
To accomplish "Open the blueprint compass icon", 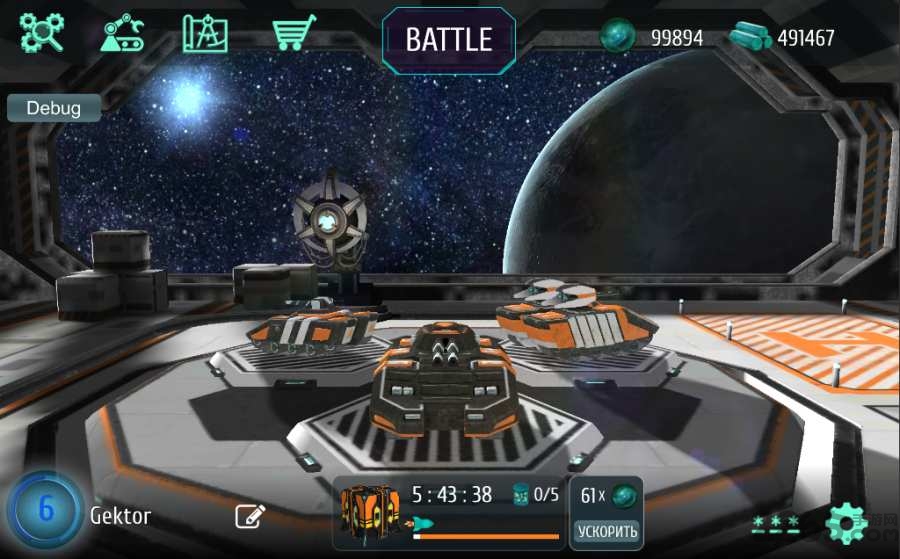I will pos(205,33).
